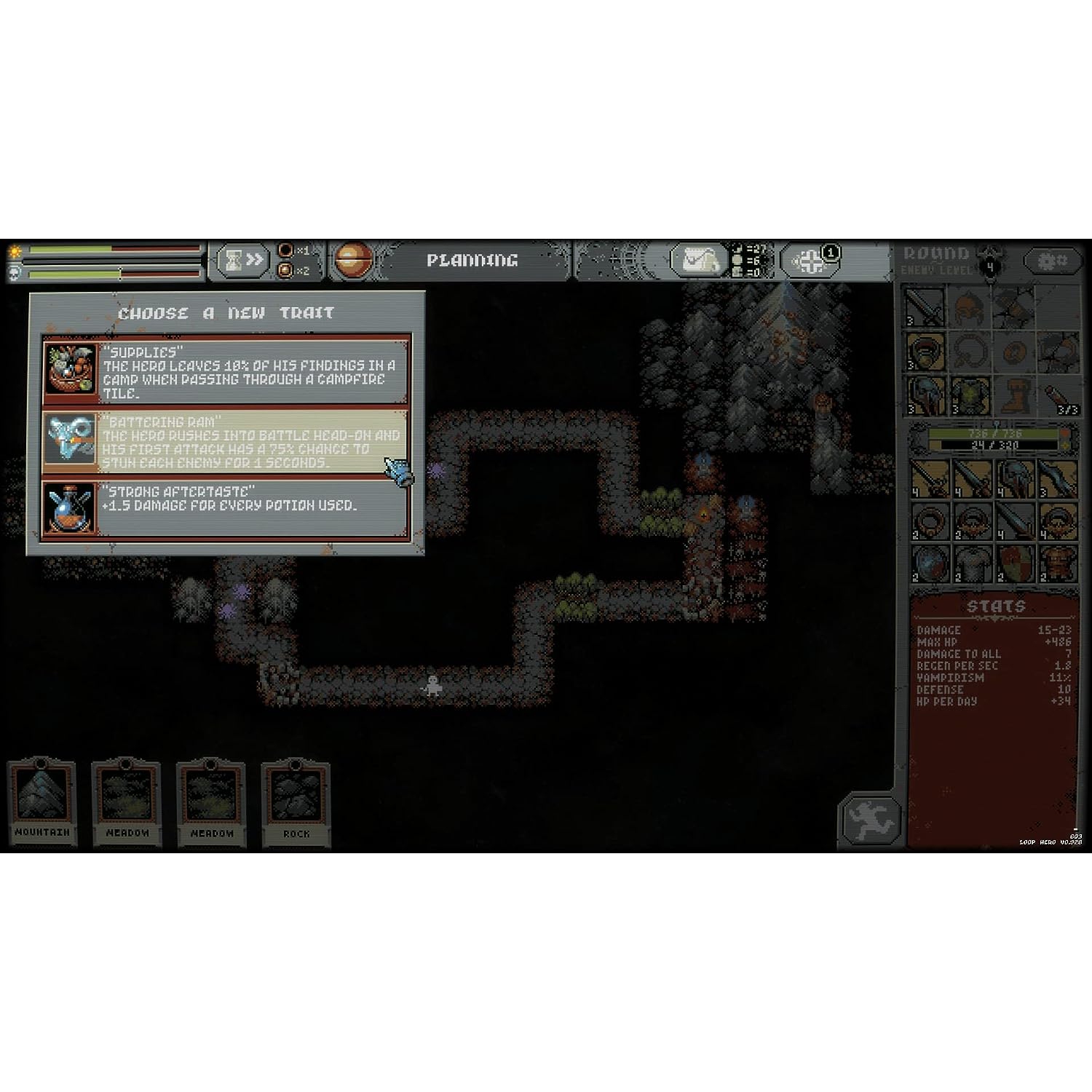This screenshot has height=1092, width=1092.
Task: Open the resources bag
Action: point(698,260)
